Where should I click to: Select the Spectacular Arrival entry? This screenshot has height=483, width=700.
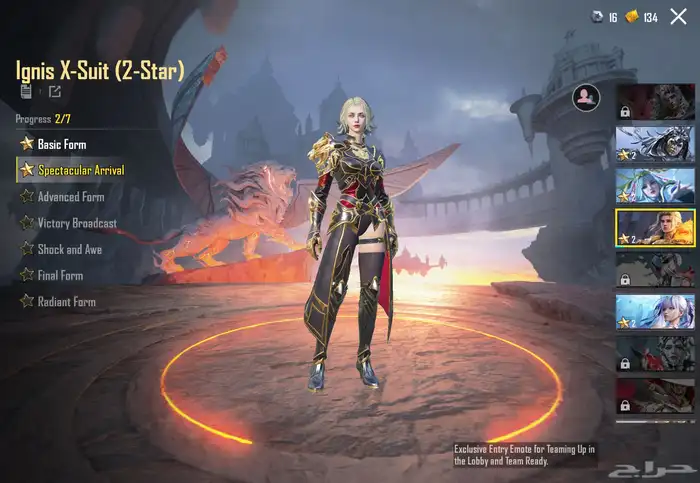80,170
